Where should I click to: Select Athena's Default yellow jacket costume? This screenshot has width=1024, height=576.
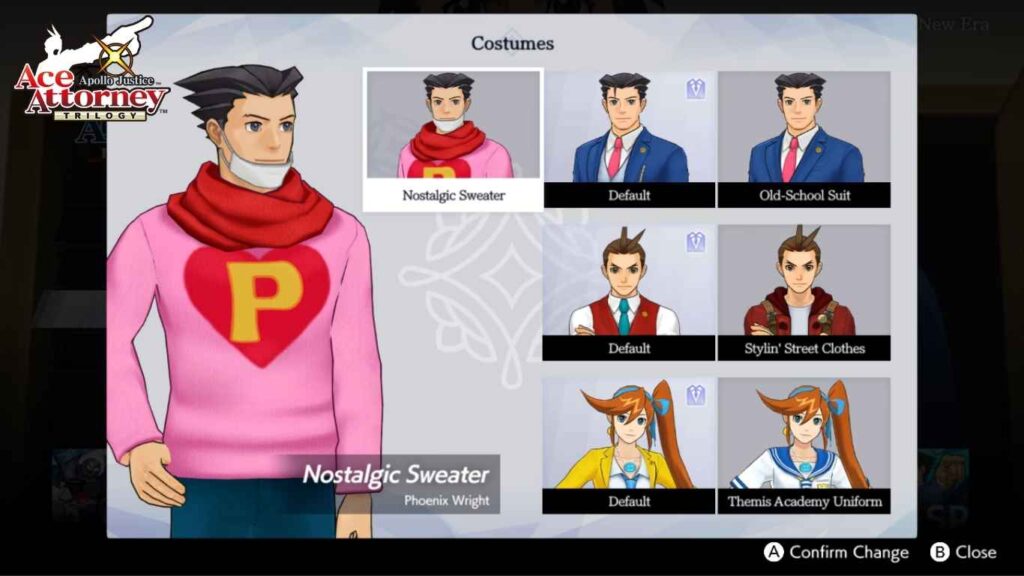pyautogui.click(x=629, y=445)
